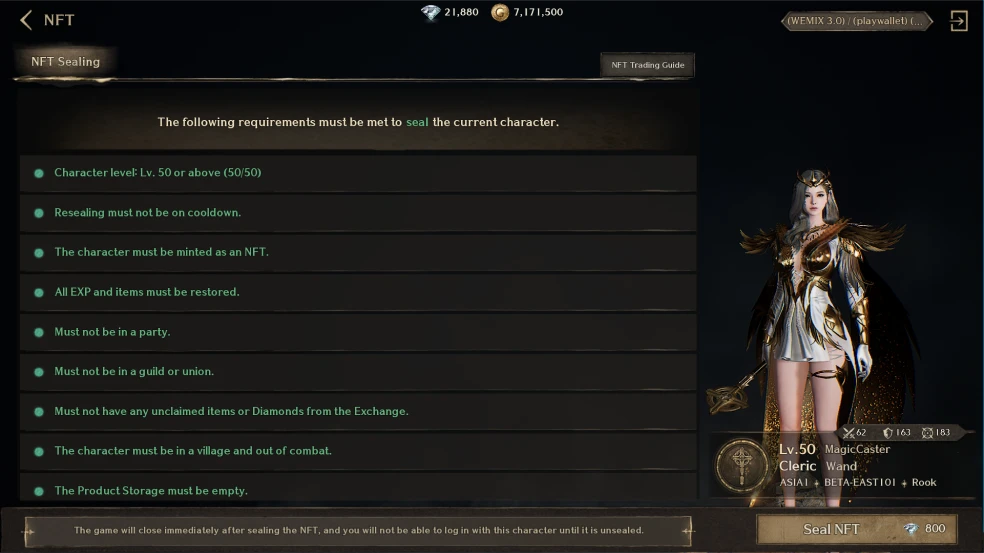
Task: Select the Character level requirement row
Action: click(x=357, y=173)
